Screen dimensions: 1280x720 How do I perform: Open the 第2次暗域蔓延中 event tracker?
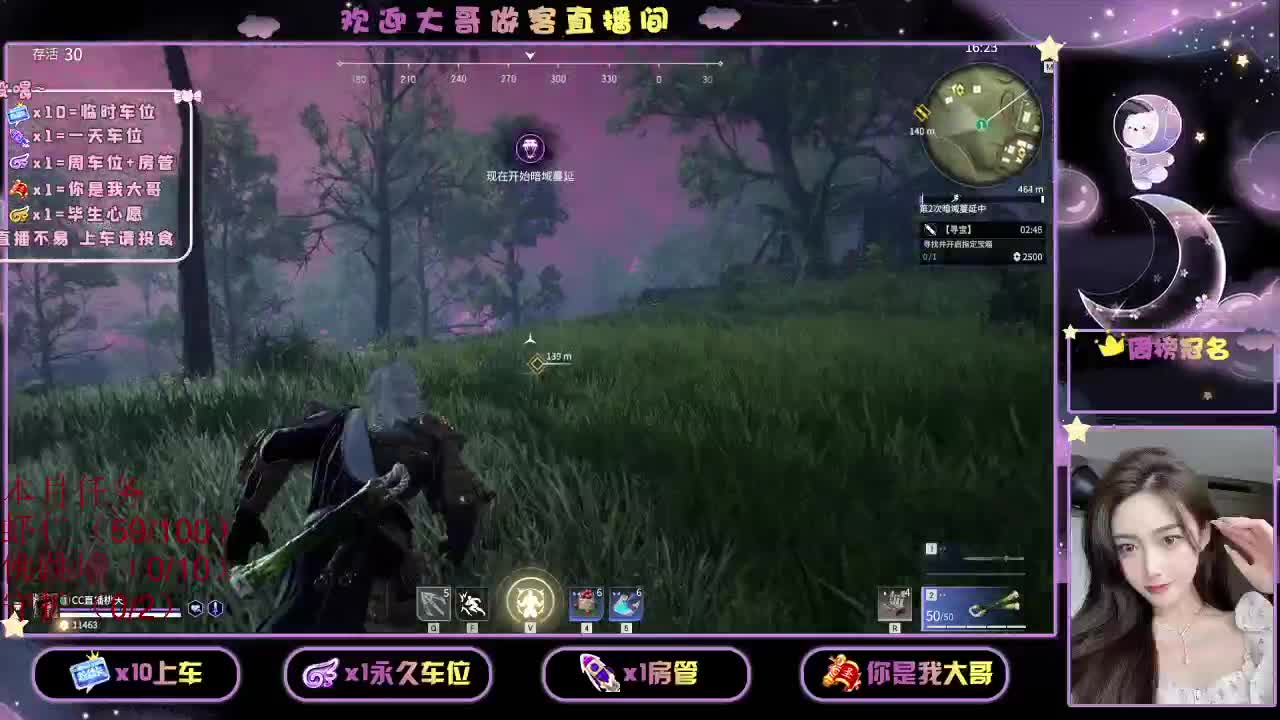pyautogui.click(x=953, y=208)
